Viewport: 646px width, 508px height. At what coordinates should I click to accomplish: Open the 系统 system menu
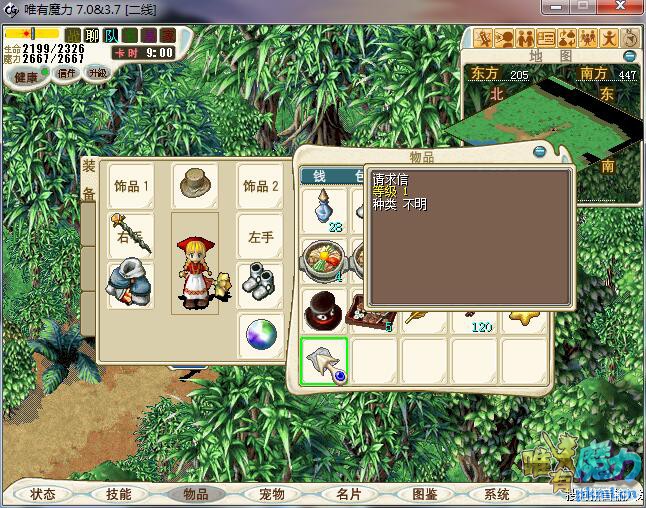497,494
